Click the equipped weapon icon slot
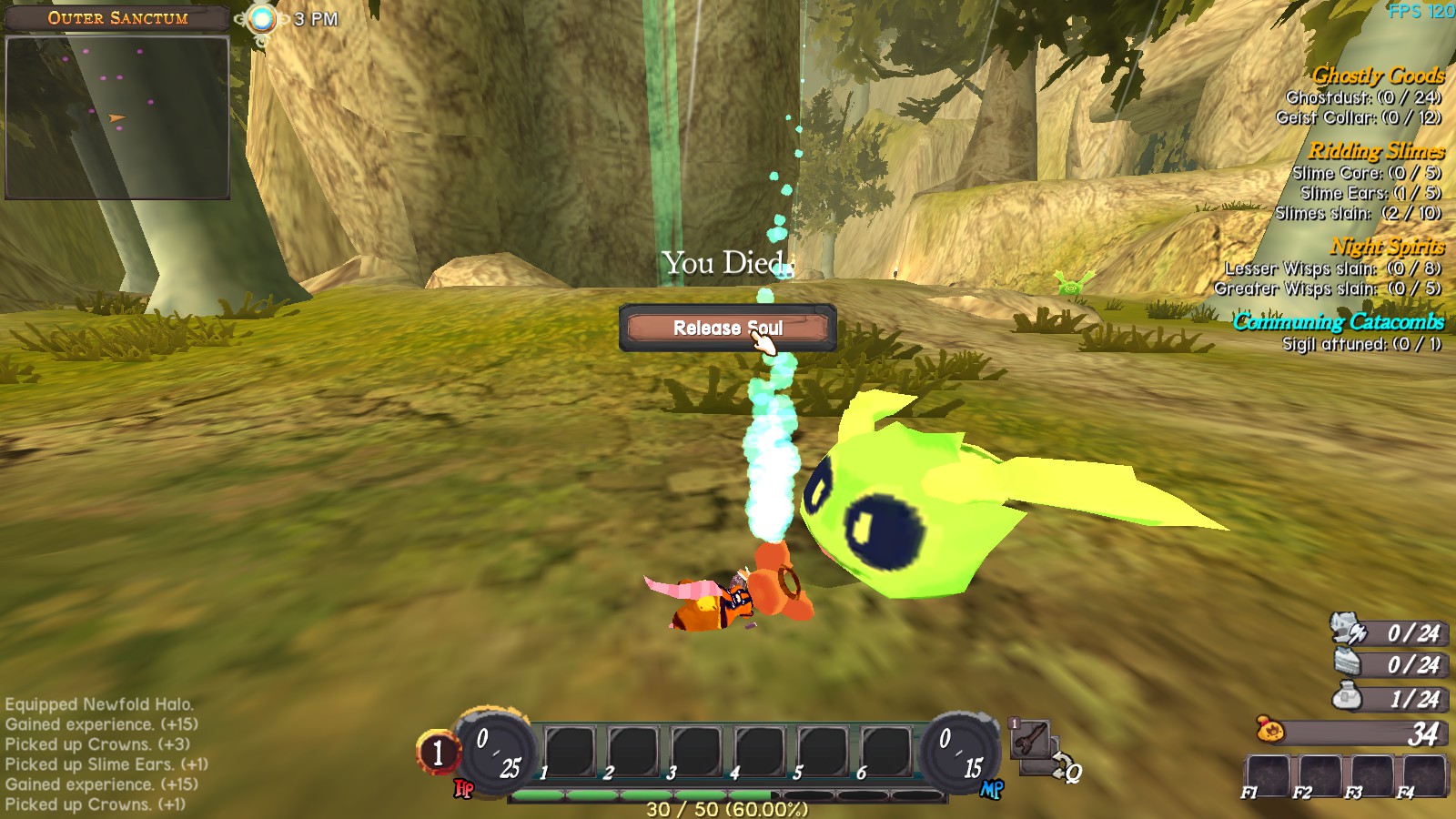 pos(1031,738)
